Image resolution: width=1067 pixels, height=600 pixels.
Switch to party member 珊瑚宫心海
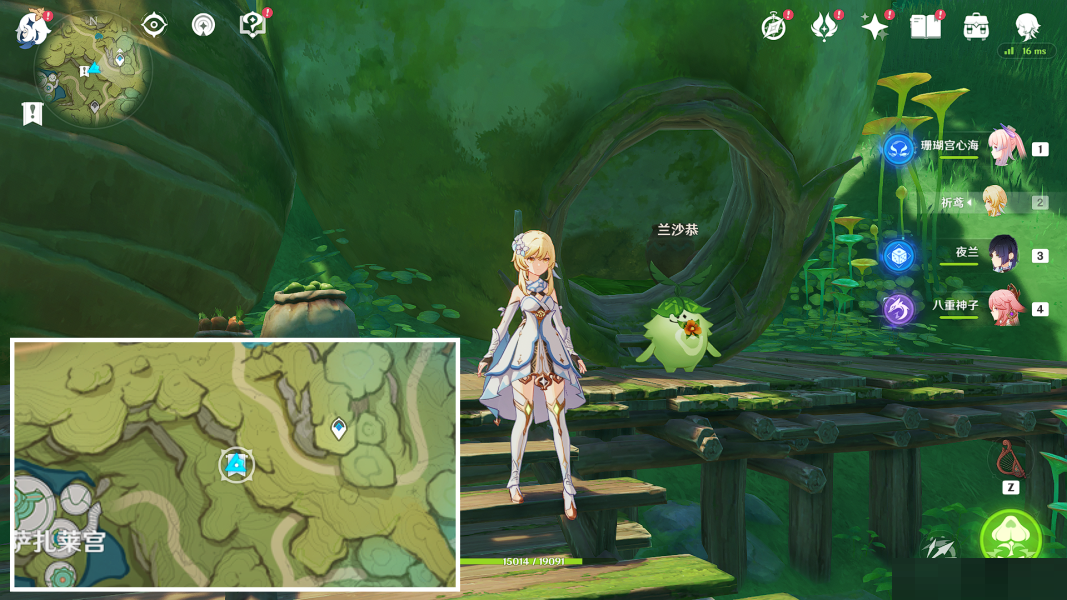(1004, 148)
